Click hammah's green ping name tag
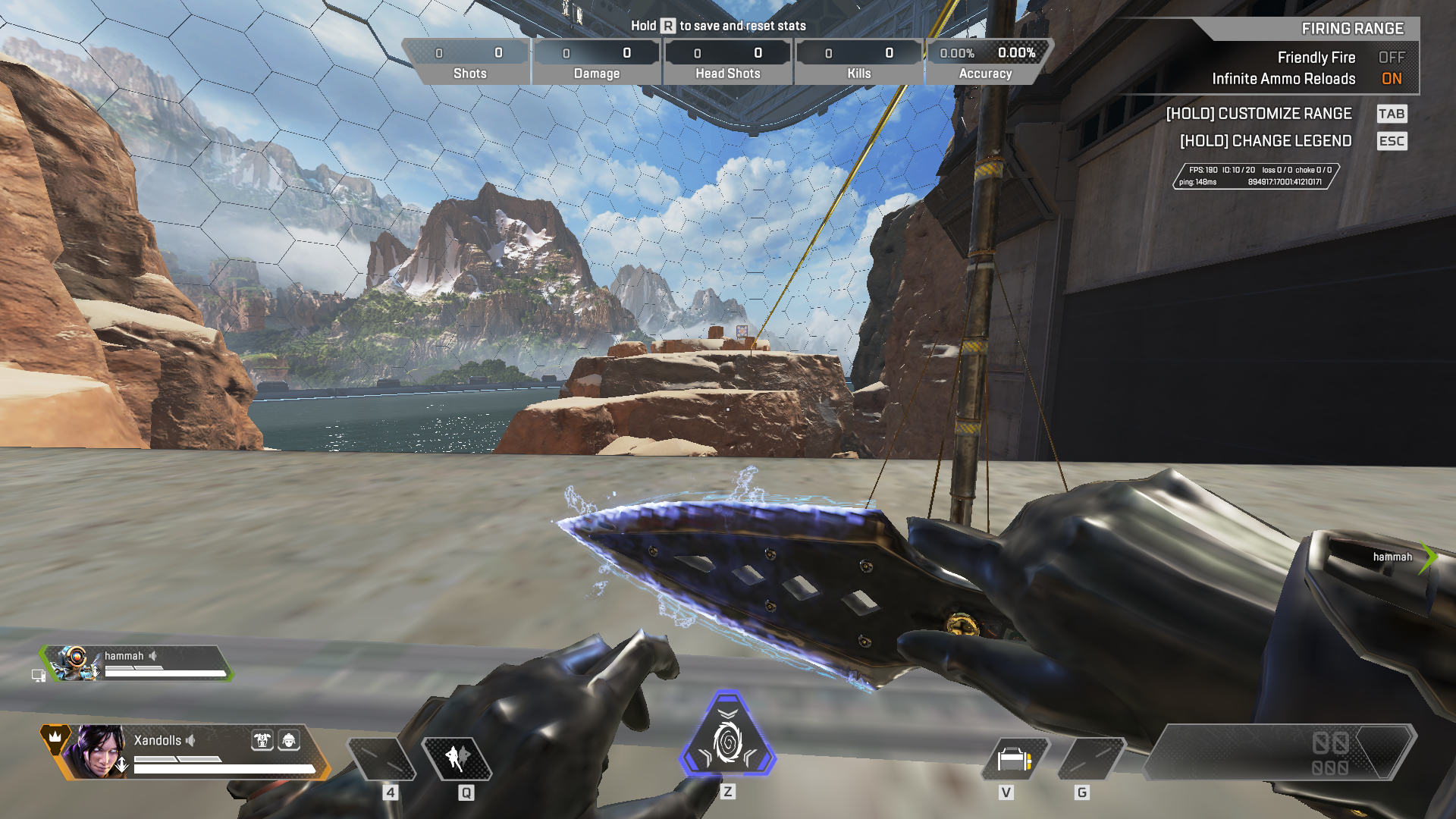Screen dimensions: 1456x819 (1397, 557)
